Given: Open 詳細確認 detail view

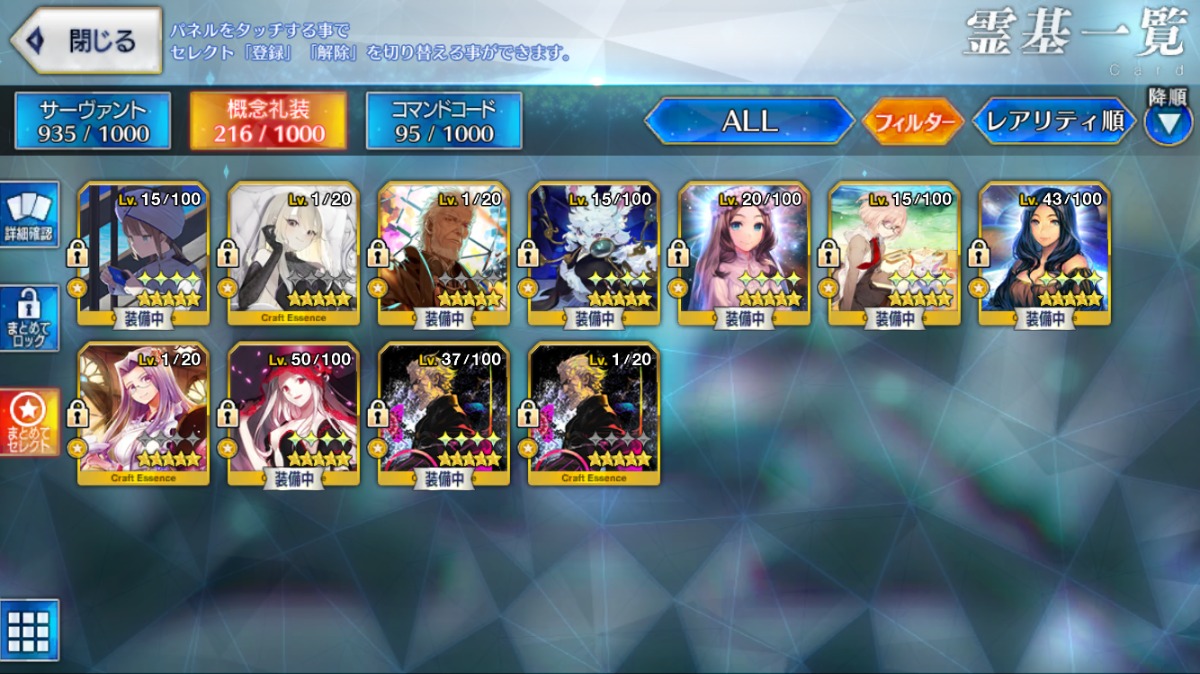Looking at the screenshot, I should [30, 214].
